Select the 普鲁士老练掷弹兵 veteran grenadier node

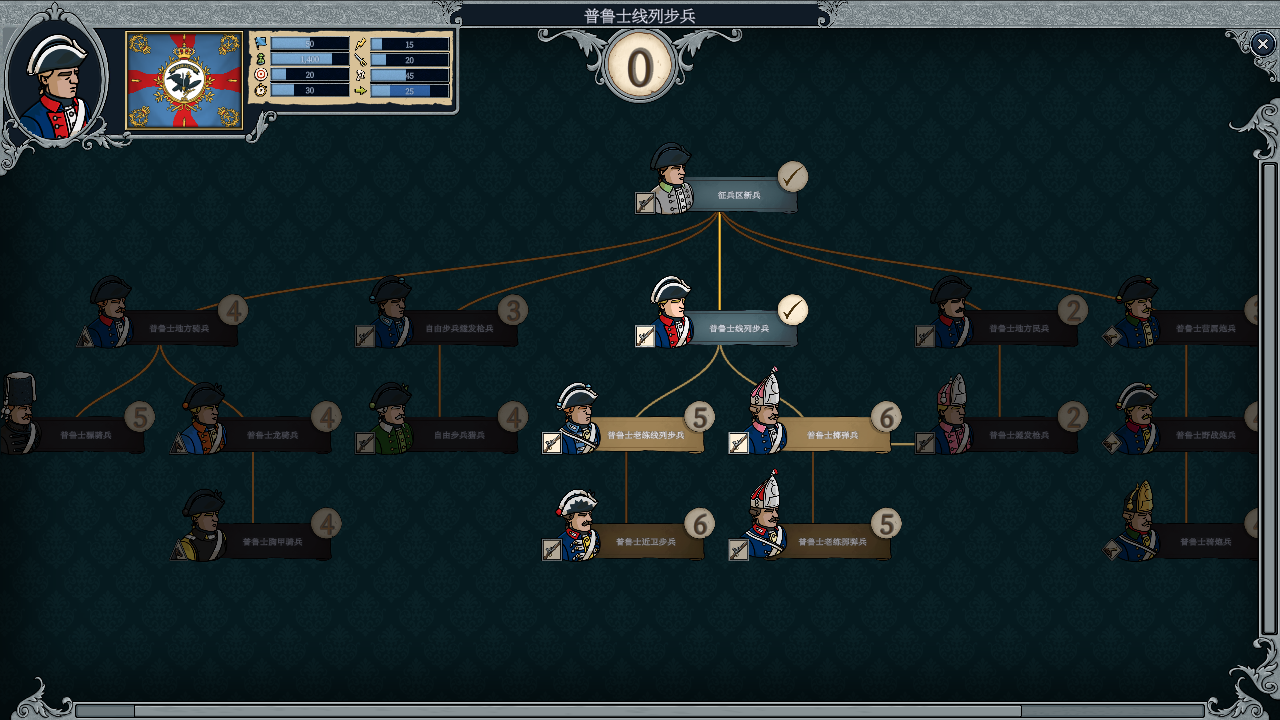point(832,542)
